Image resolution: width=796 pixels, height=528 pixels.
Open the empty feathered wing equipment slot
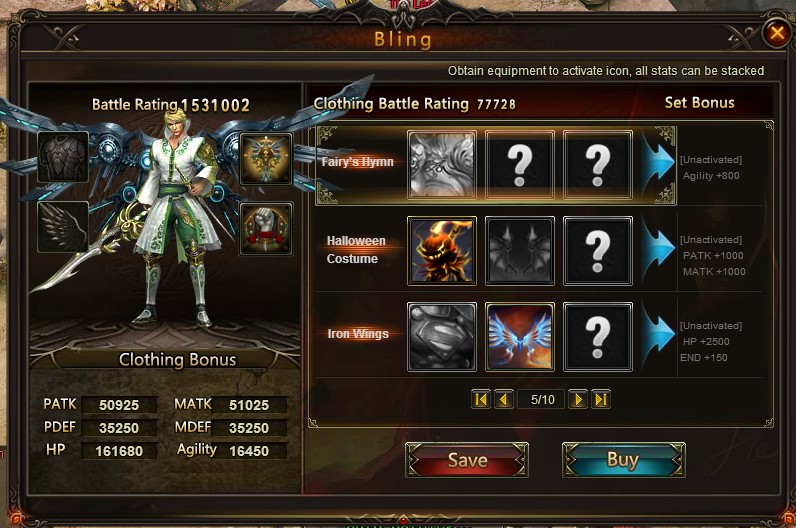63,227
